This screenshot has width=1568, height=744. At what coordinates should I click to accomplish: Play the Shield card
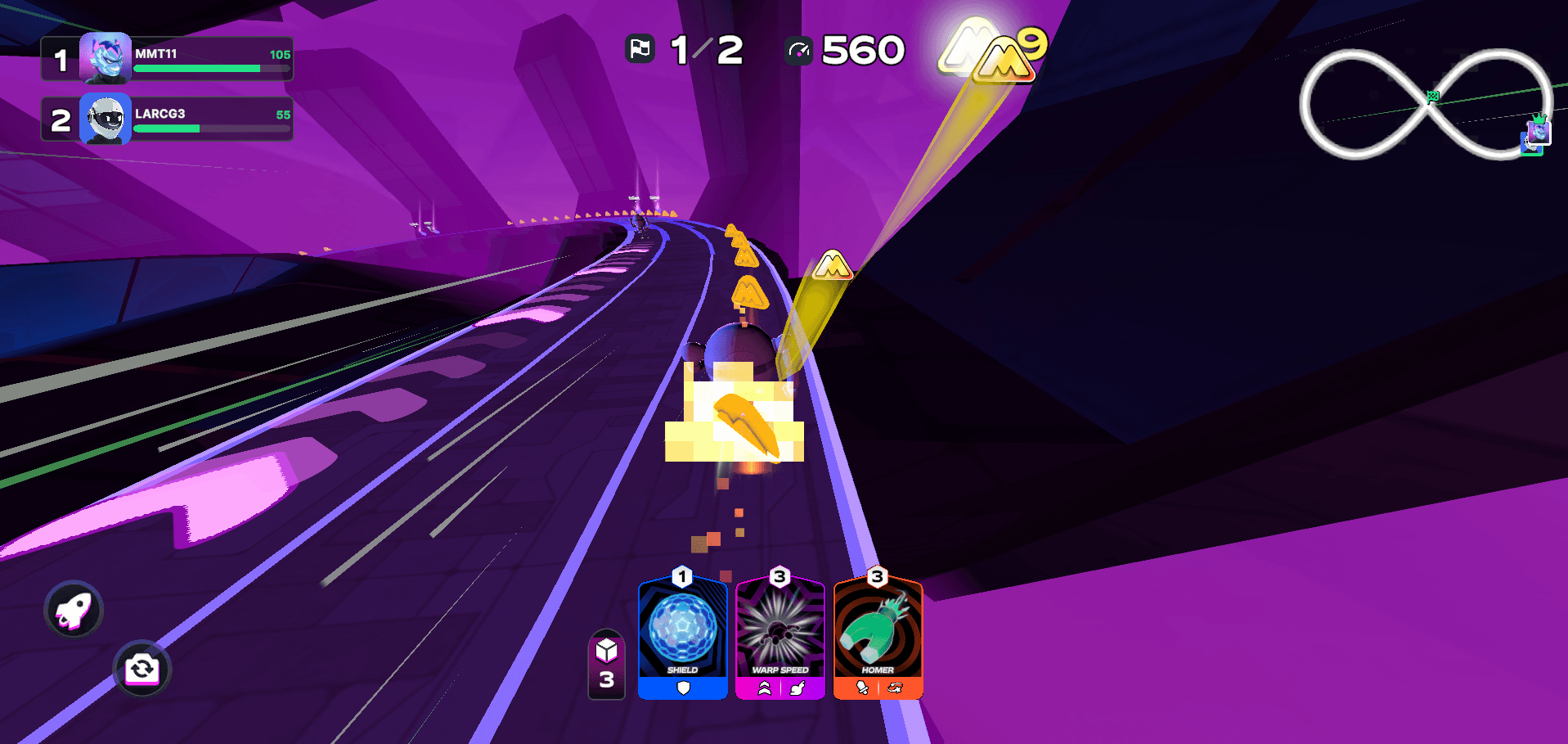pos(682,636)
